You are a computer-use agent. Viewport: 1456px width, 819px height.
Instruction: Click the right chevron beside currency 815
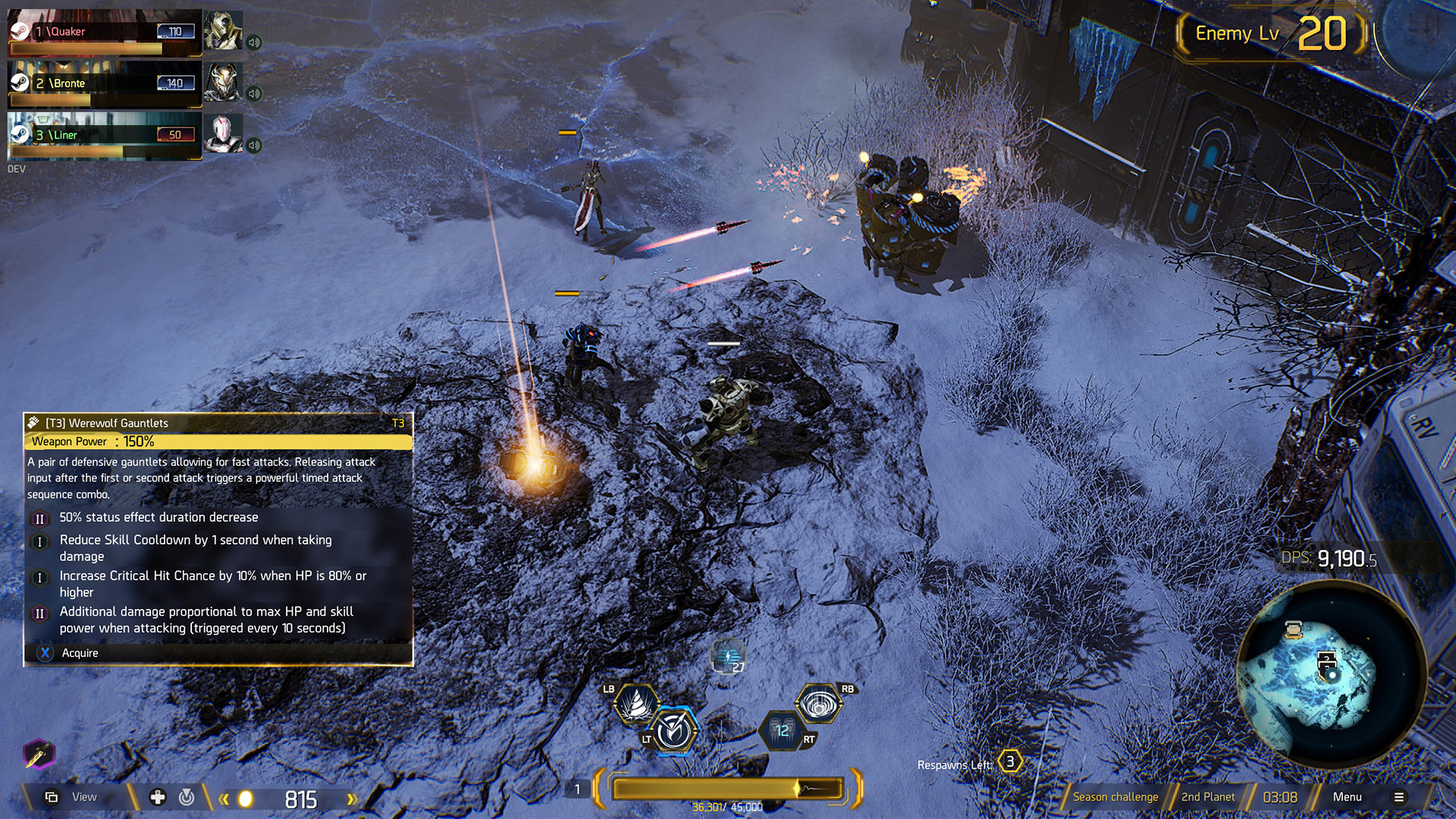coord(352,797)
